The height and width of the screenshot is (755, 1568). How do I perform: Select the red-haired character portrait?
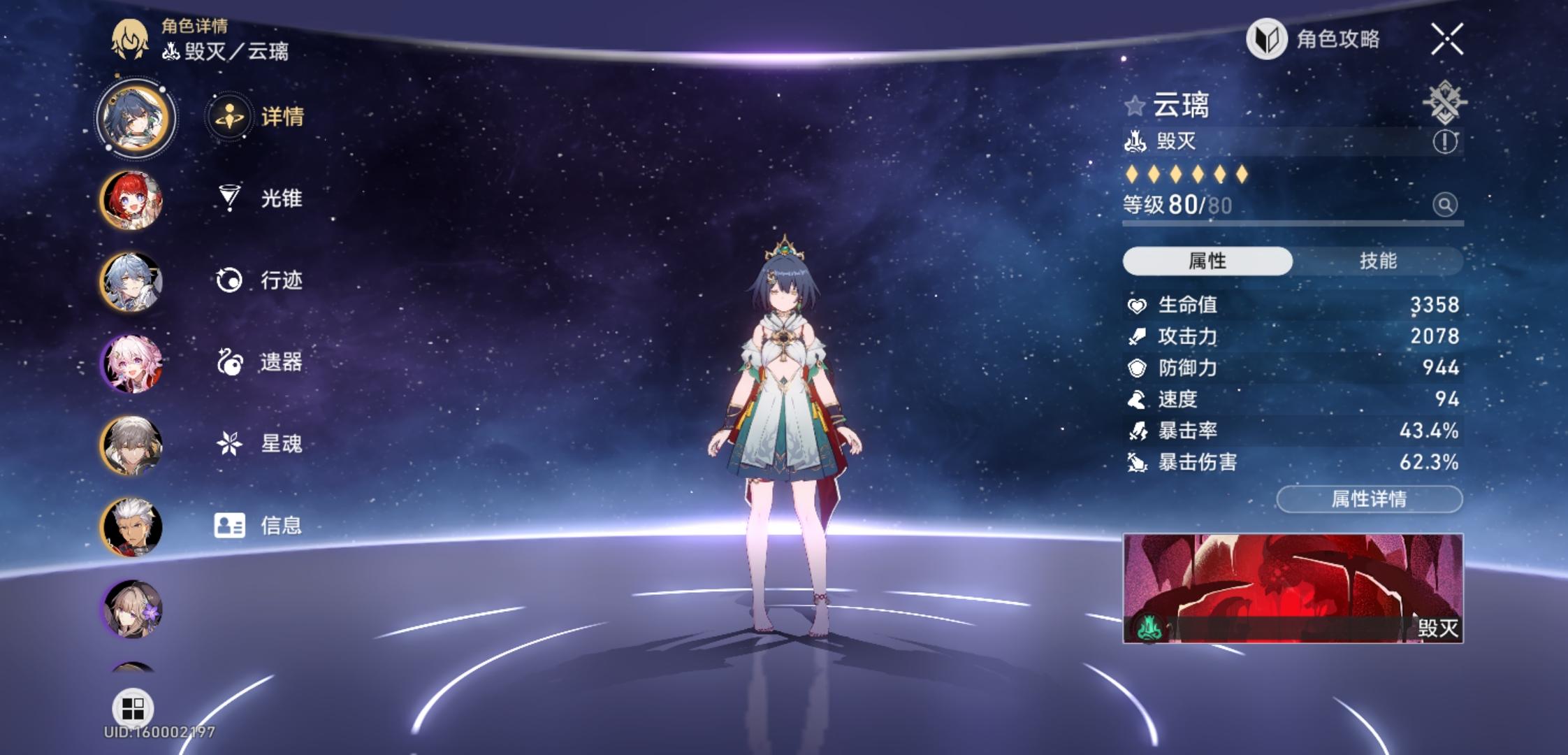[132, 201]
